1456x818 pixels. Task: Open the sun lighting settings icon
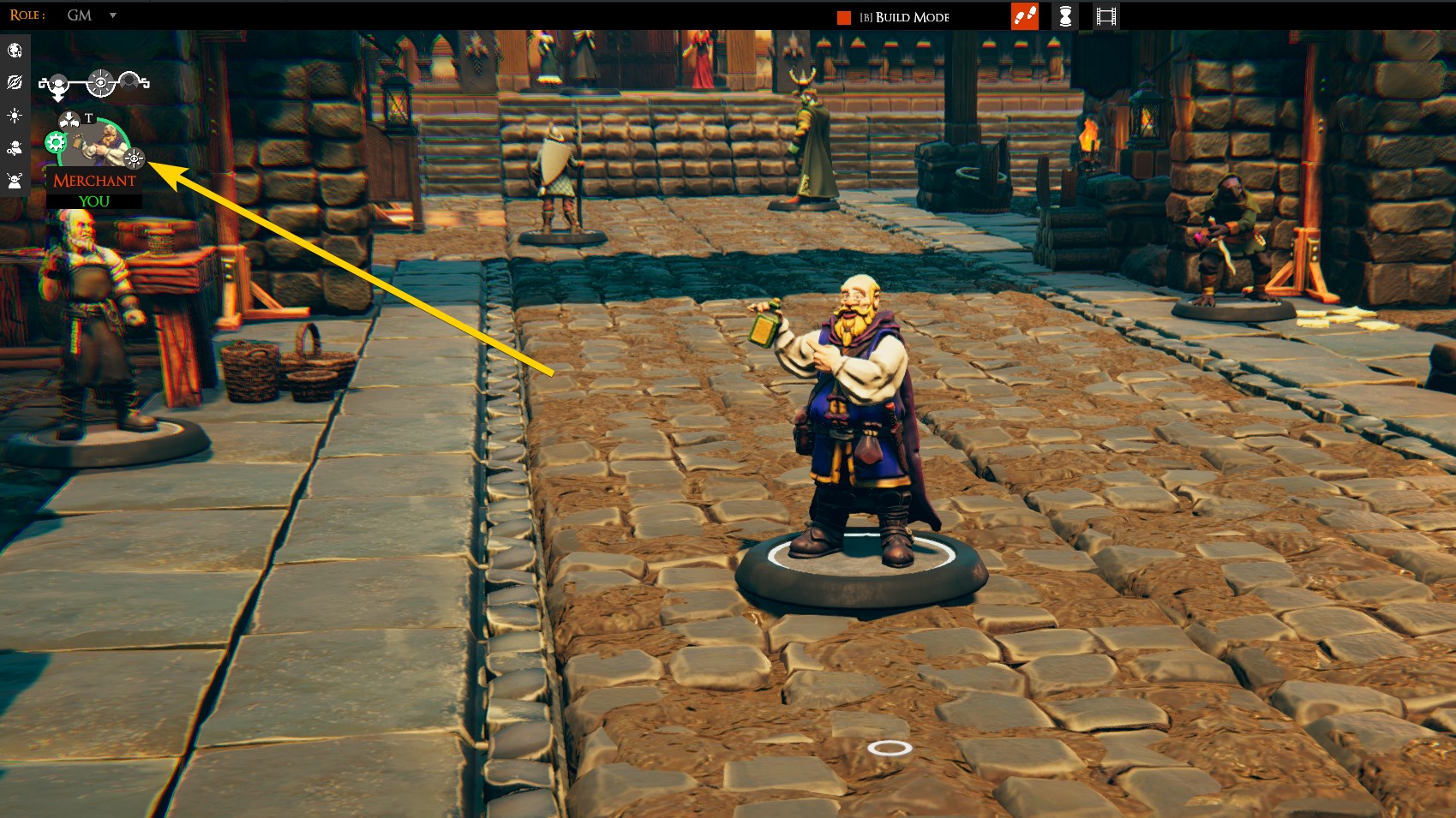point(15,116)
